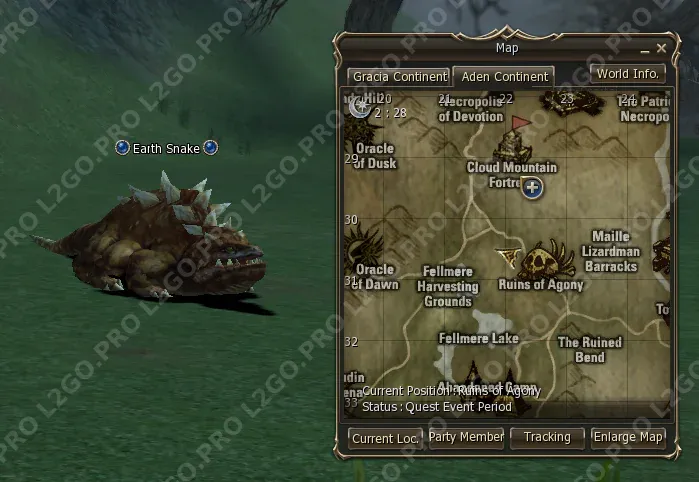Switch to the Gracia Continent tab
This screenshot has width=699, height=482.
(x=398, y=77)
